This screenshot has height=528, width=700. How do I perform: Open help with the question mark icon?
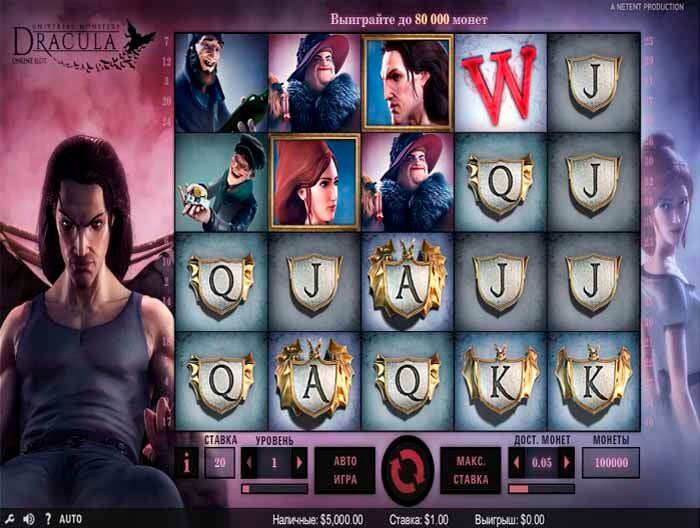[x=47, y=519]
